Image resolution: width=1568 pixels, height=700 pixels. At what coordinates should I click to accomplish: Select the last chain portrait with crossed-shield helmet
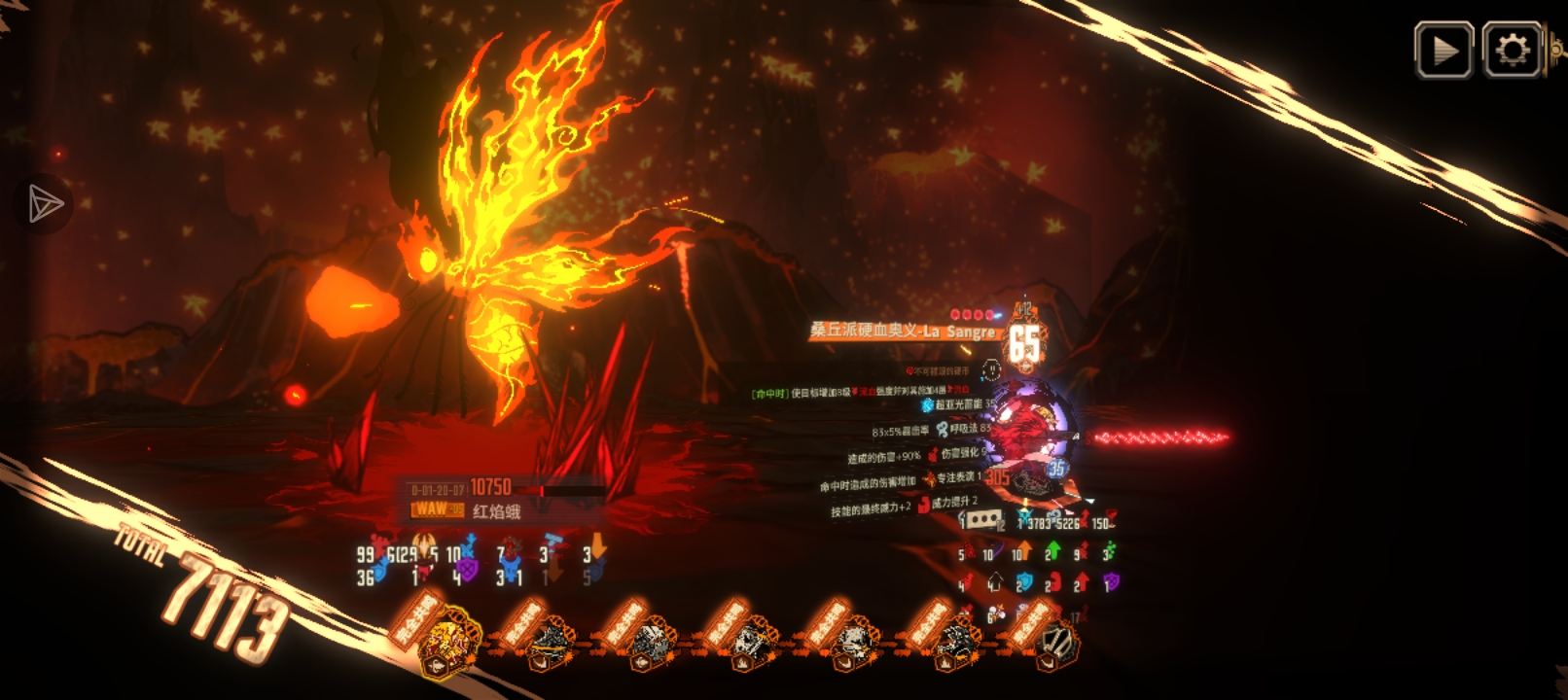pyautogui.click(x=1056, y=644)
